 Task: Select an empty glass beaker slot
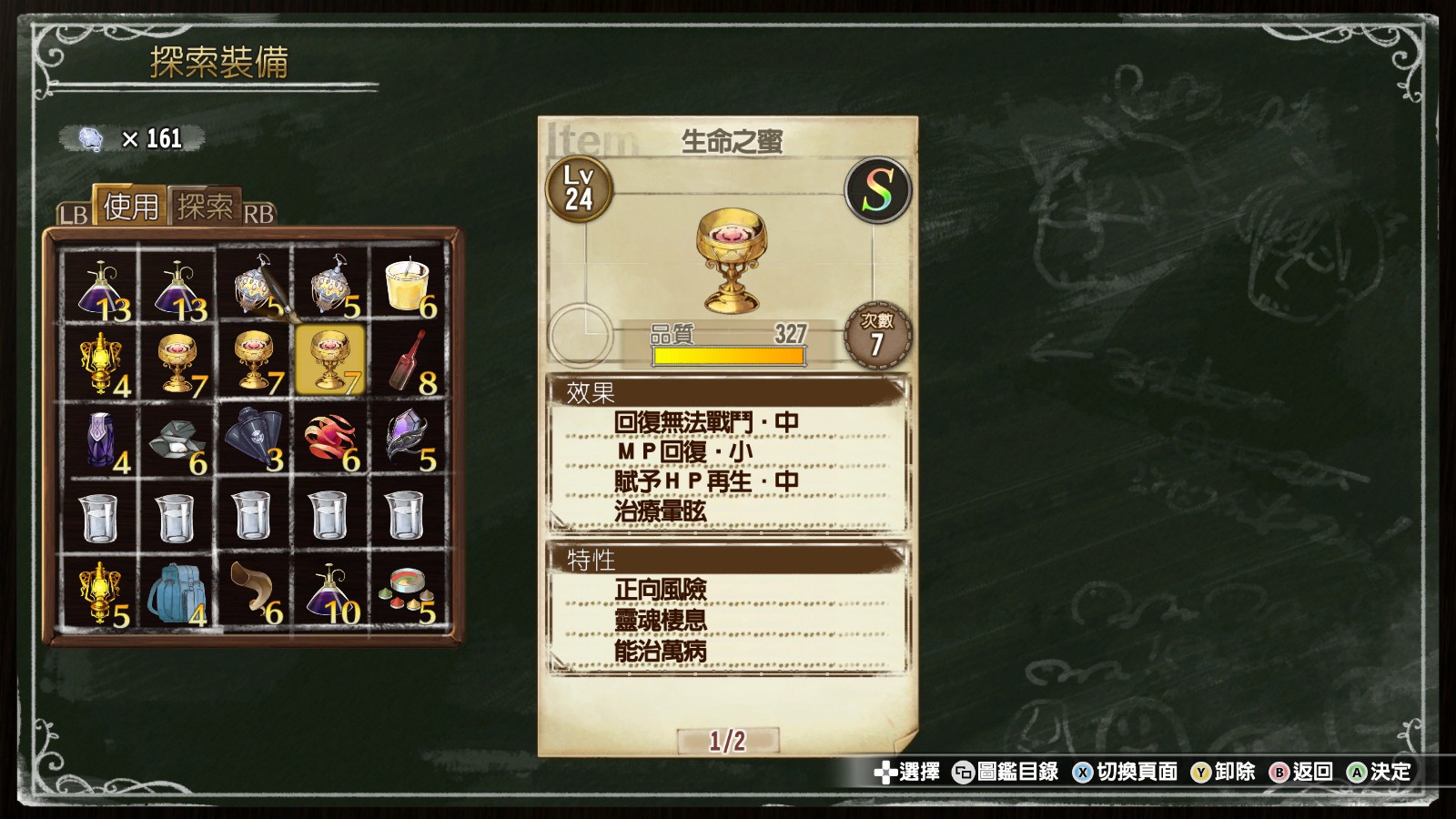click(x=100, y=514)
